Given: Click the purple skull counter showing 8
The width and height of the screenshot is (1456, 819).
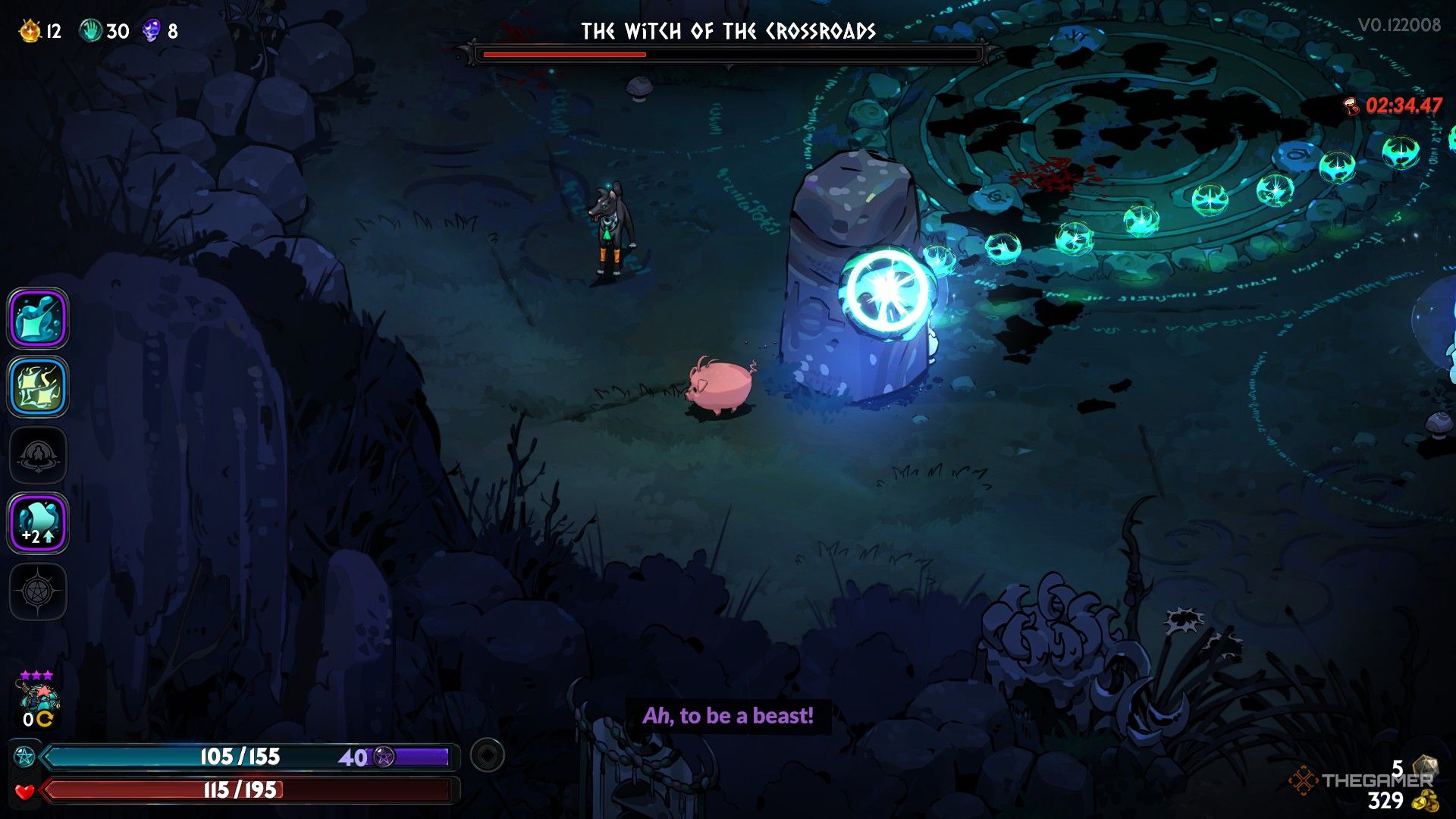Looking at the screenshot, I should 152,30.
